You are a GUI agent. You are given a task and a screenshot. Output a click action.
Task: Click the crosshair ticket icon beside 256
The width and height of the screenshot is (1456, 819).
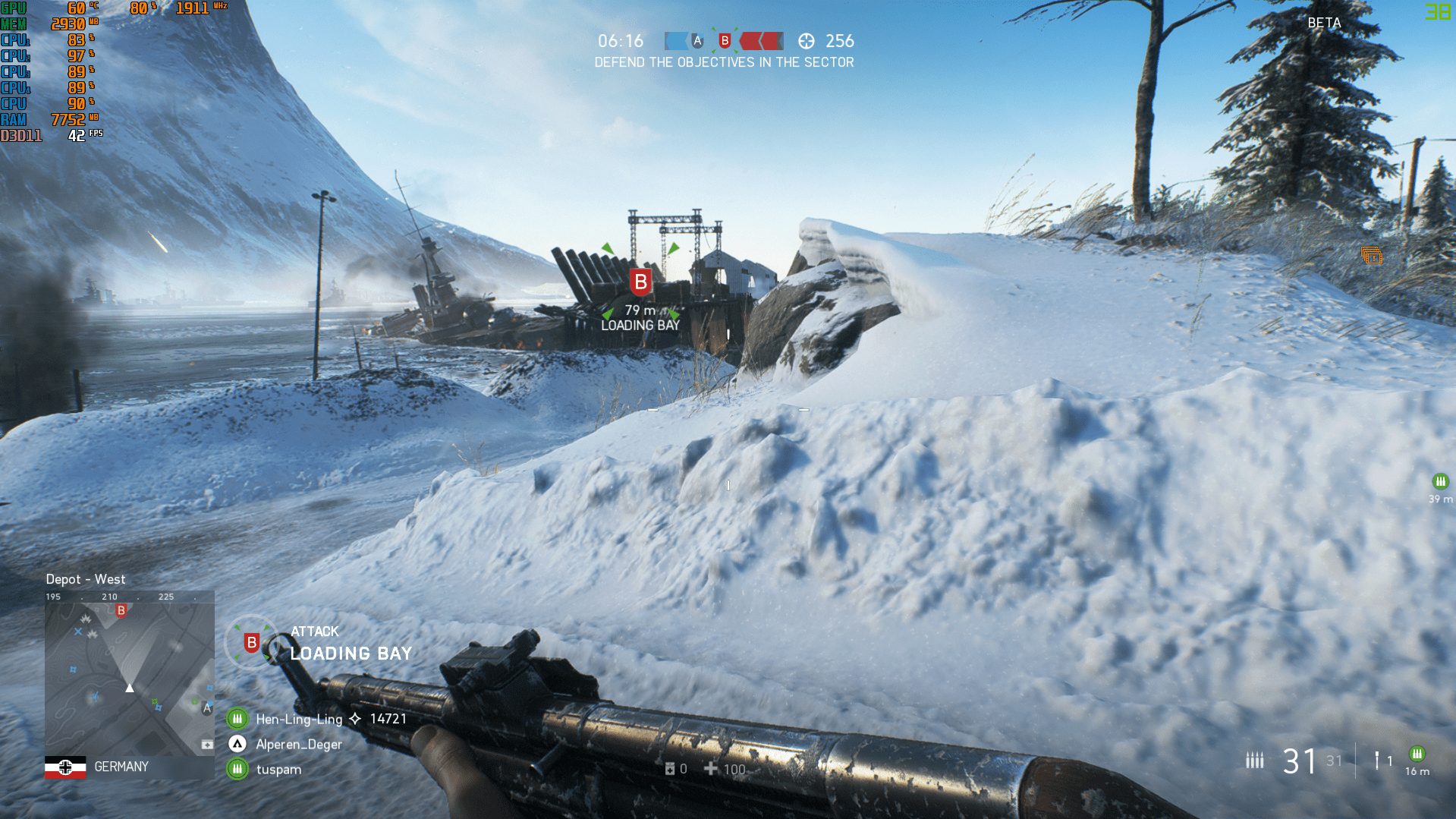click(808, 42)
